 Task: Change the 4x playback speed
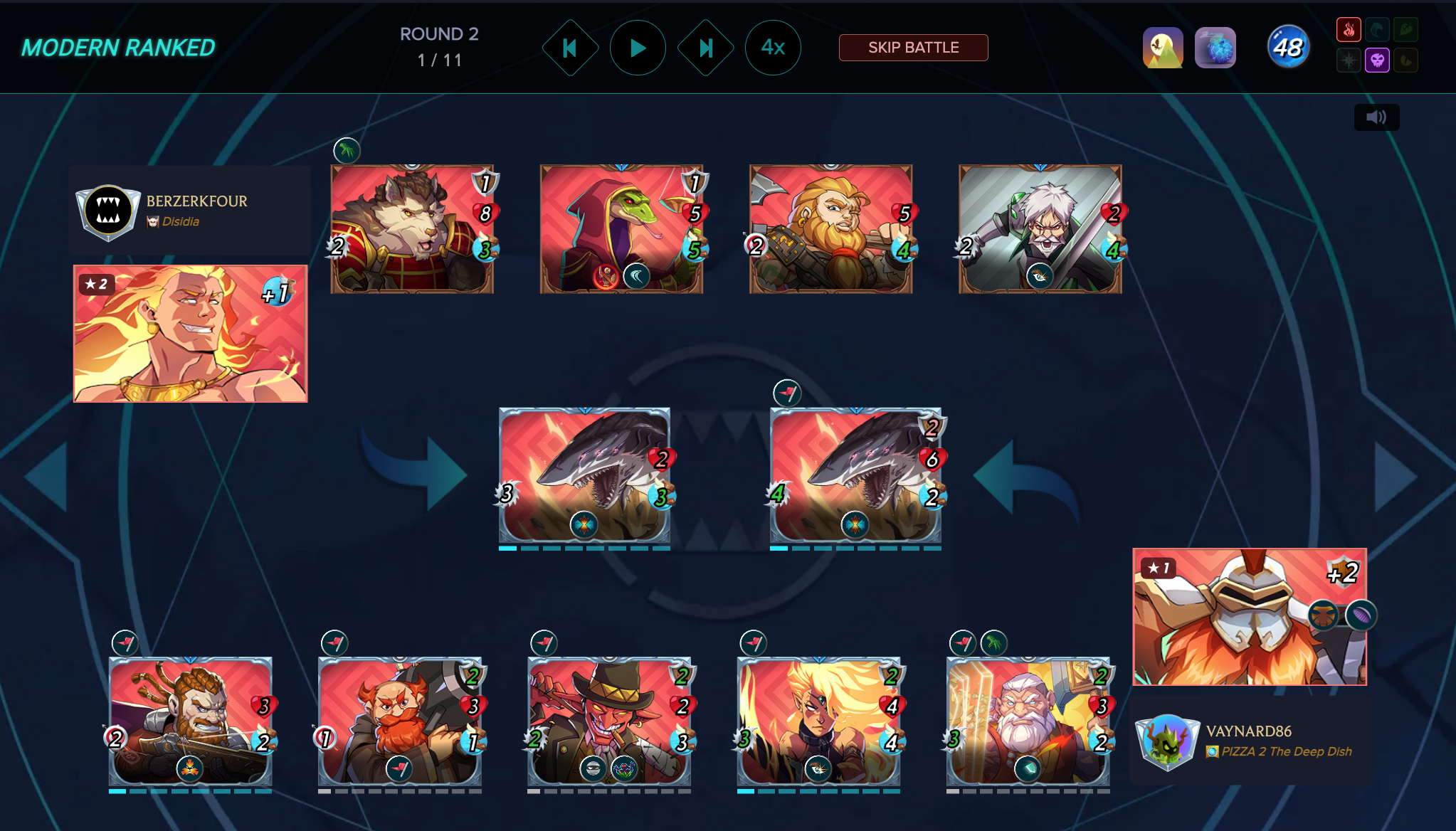pyautogui.click(x=773, y=48)
